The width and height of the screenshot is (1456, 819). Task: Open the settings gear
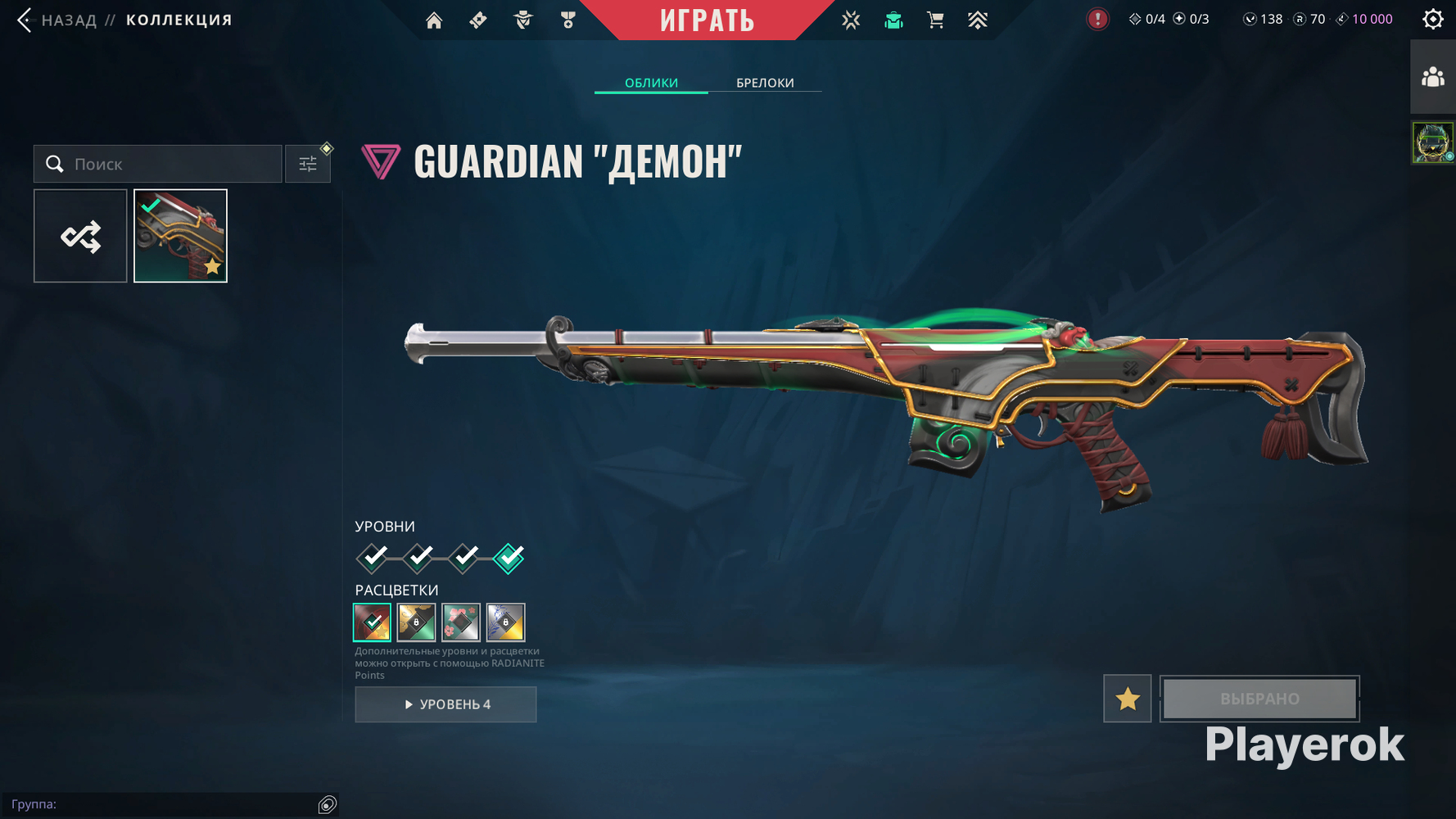[x=1433, y=19]
